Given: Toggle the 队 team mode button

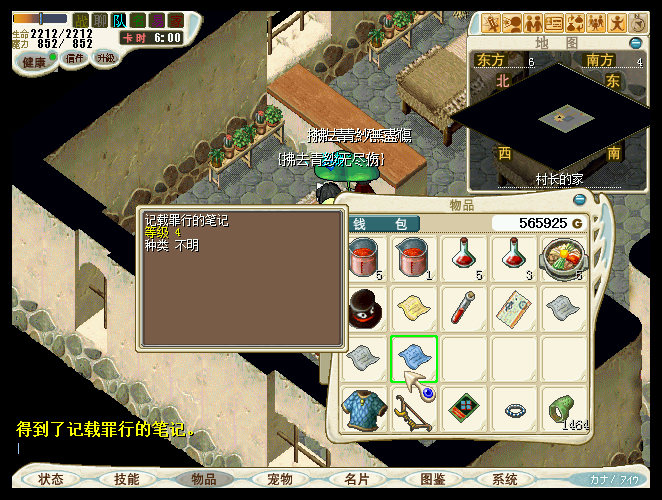Looking at the screenshot, I should [119, 20].
